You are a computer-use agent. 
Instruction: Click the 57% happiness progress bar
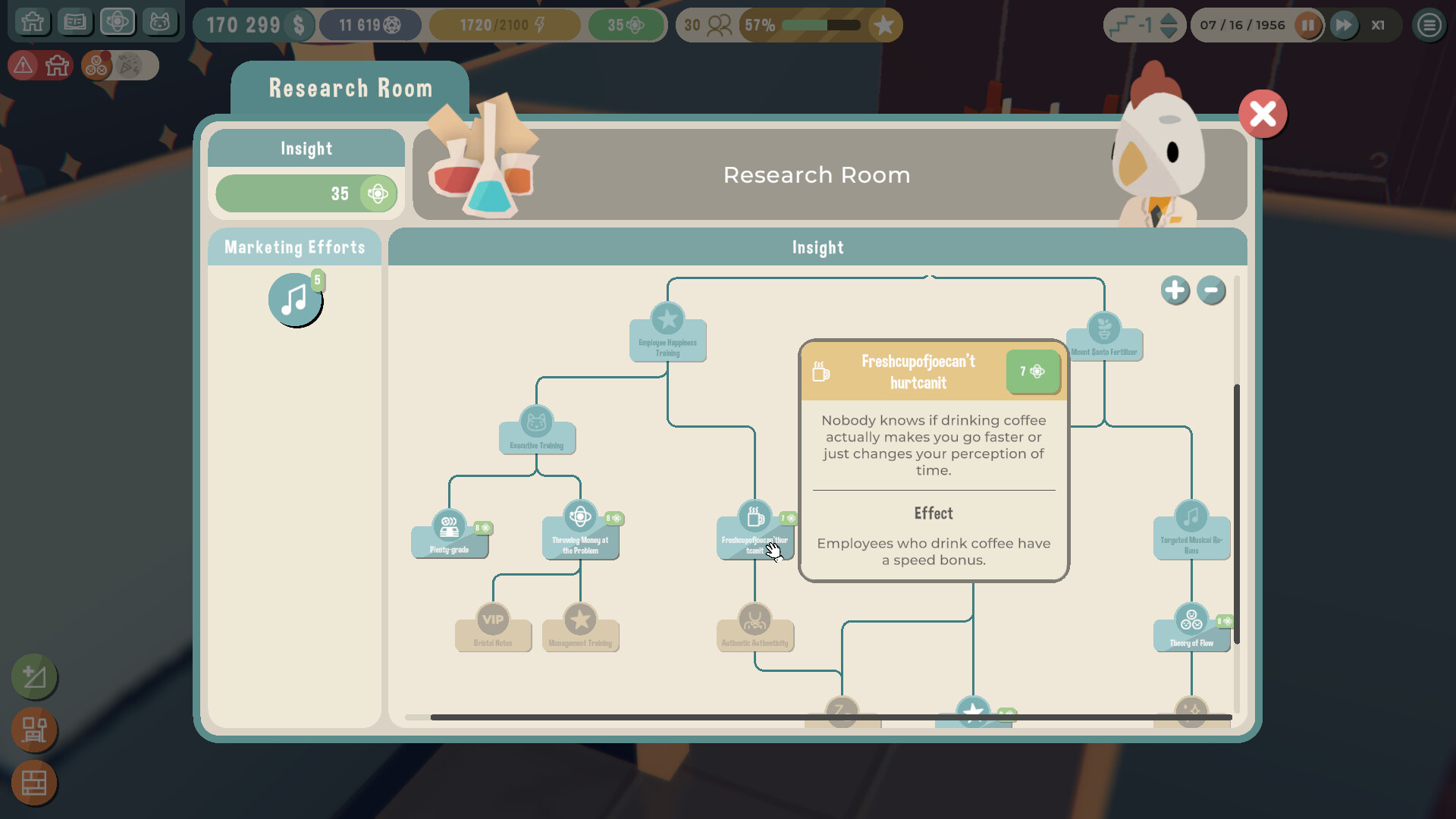tap(819, 25)
